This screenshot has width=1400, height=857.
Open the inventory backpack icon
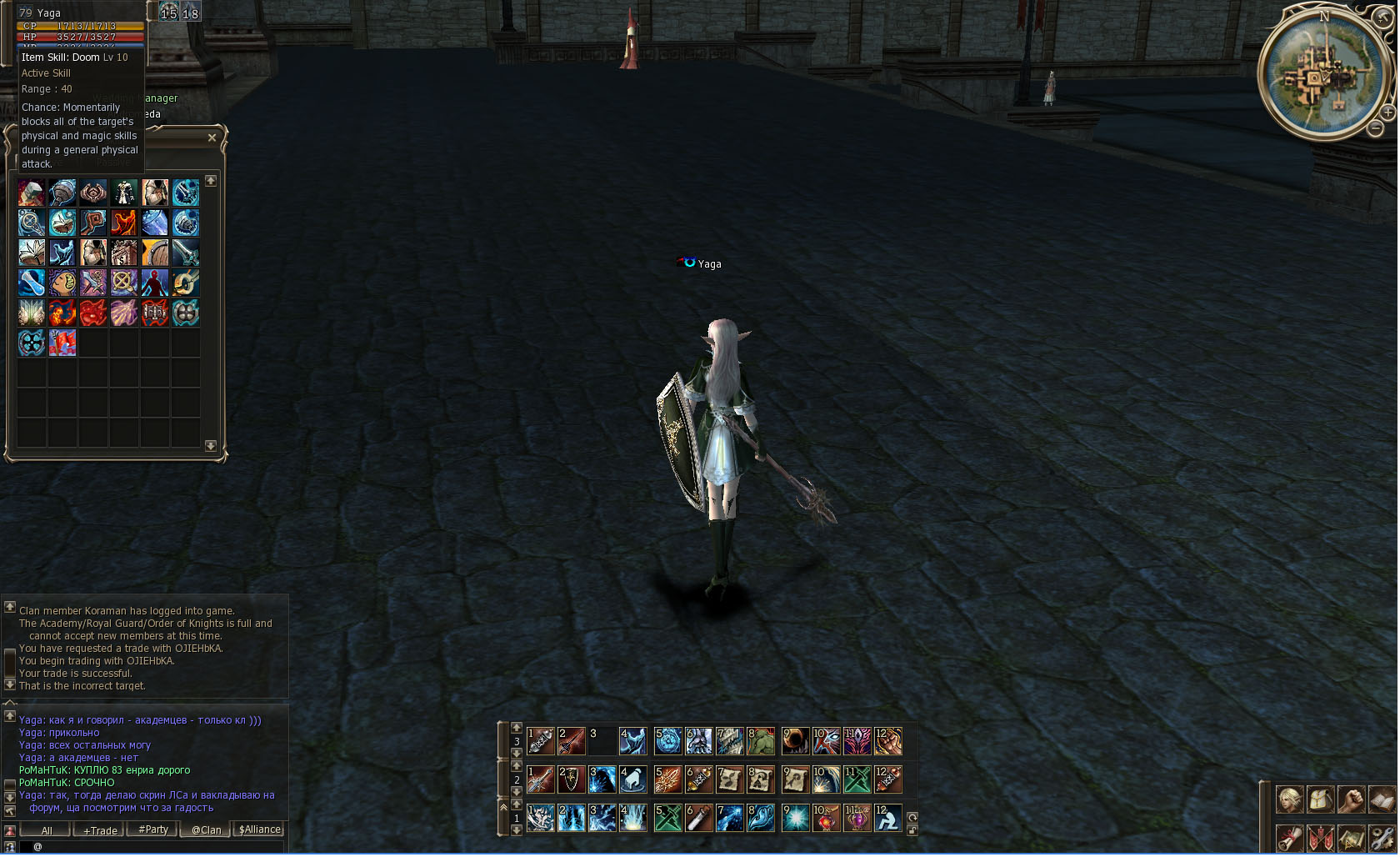[x=1320, y=799]
